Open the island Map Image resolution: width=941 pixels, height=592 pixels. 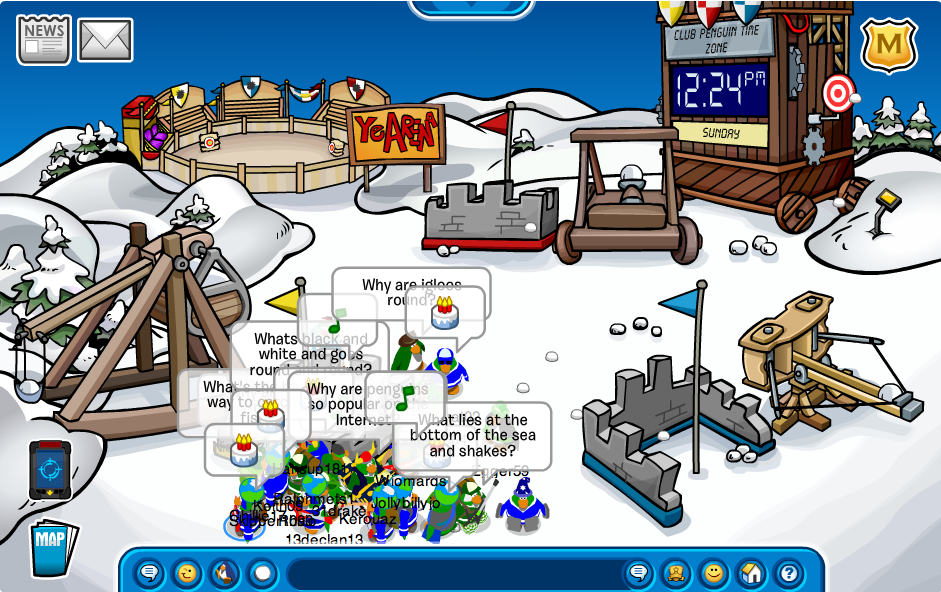(x=52, y=546)
